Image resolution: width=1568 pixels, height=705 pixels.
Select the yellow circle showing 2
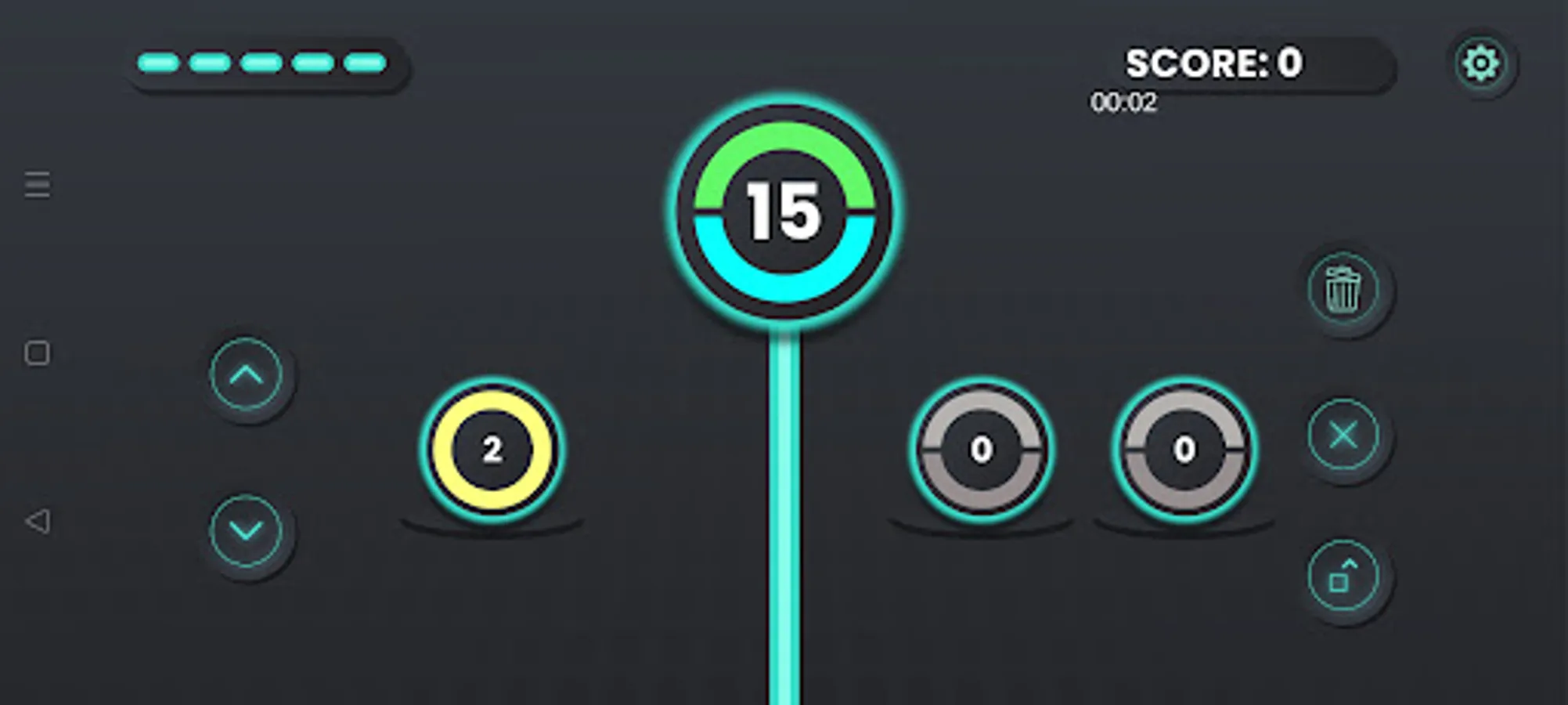492,450
